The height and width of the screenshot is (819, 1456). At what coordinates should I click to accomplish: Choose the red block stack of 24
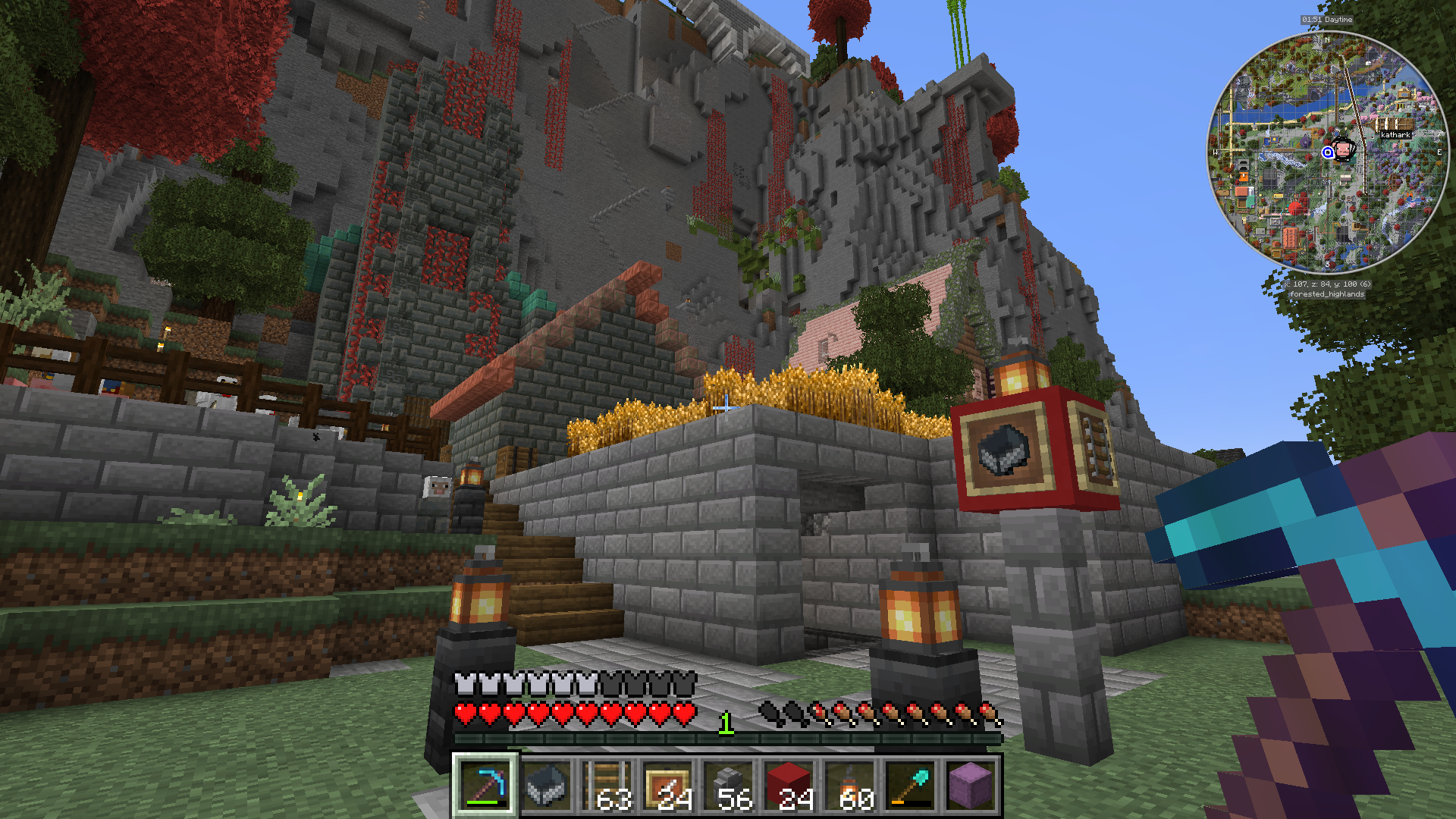[x=789, y=786]
